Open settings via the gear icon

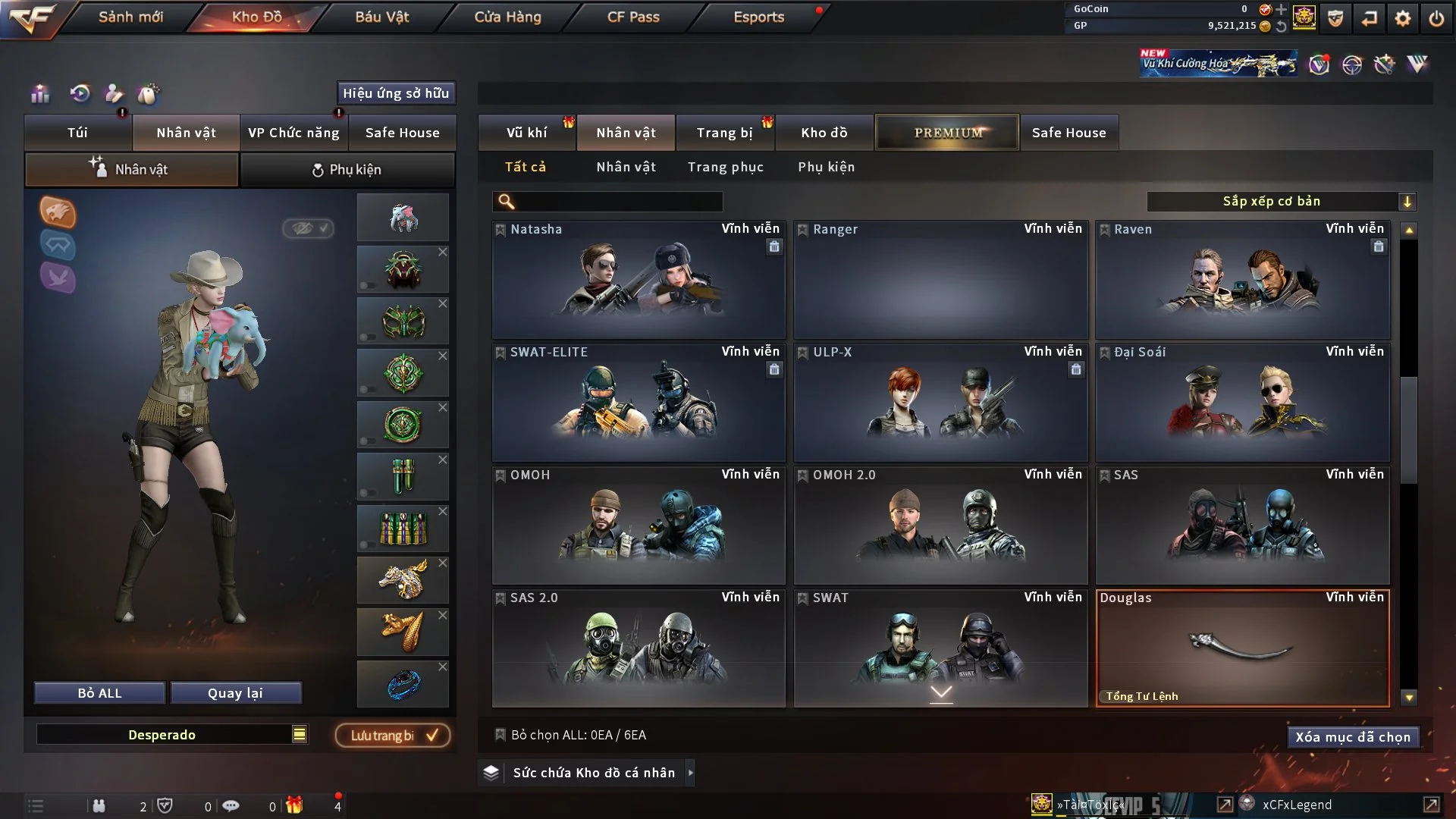pyautogui.click(x=1403, y=18)
